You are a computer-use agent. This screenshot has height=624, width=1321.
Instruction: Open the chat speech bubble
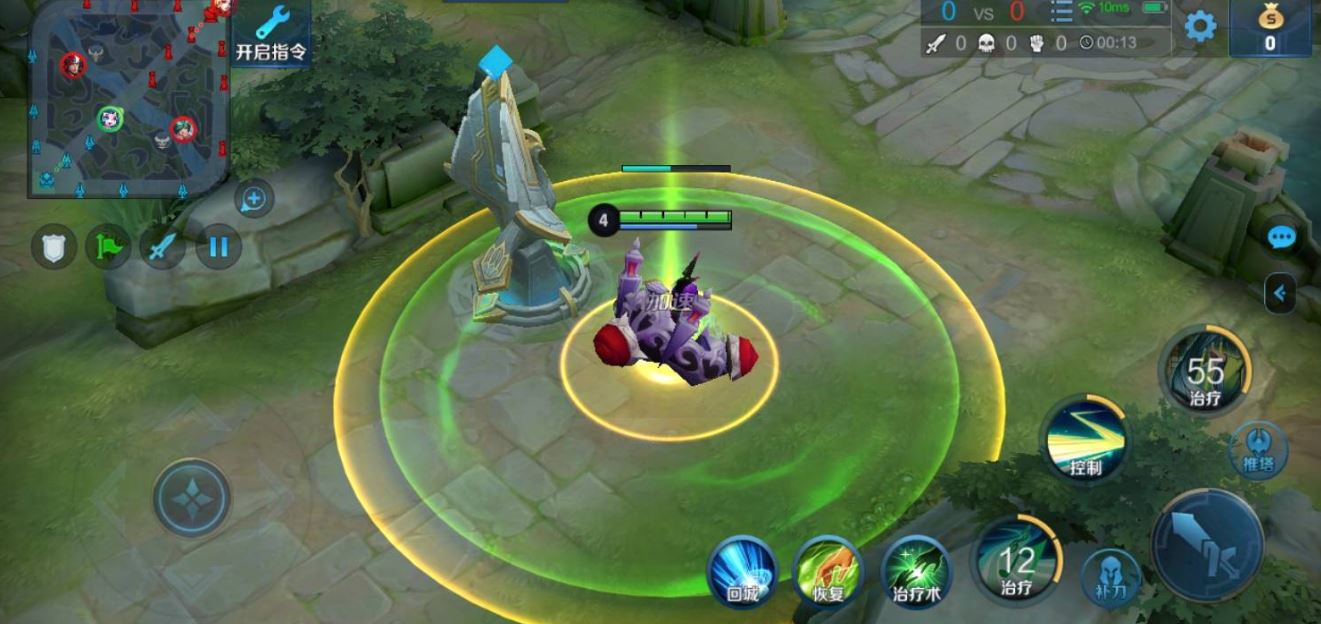pyautogui.click(x=1281, y=238)
